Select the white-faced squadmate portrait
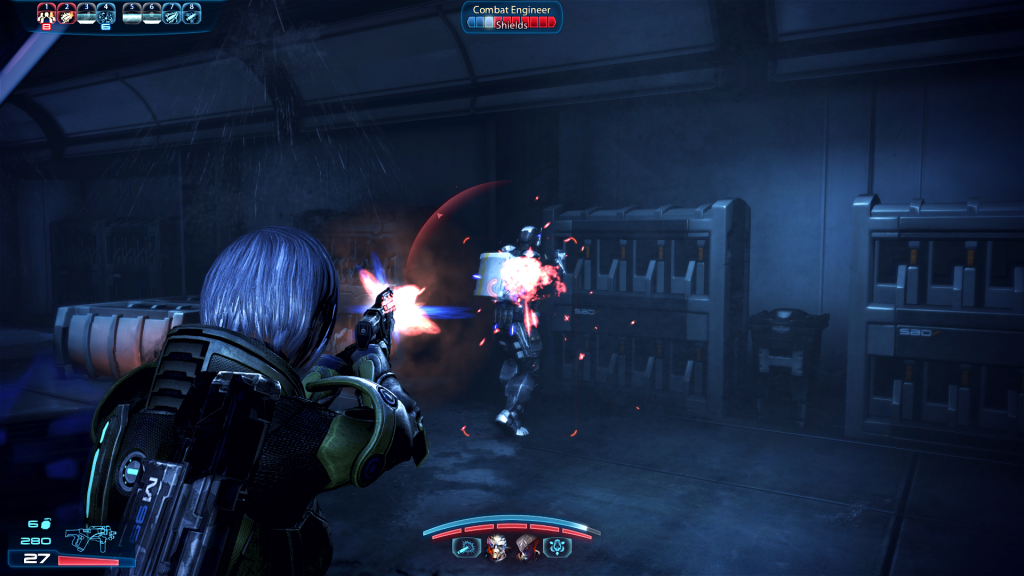The width and height of the screenshot is (1024, 576). [x=497, y=546]
